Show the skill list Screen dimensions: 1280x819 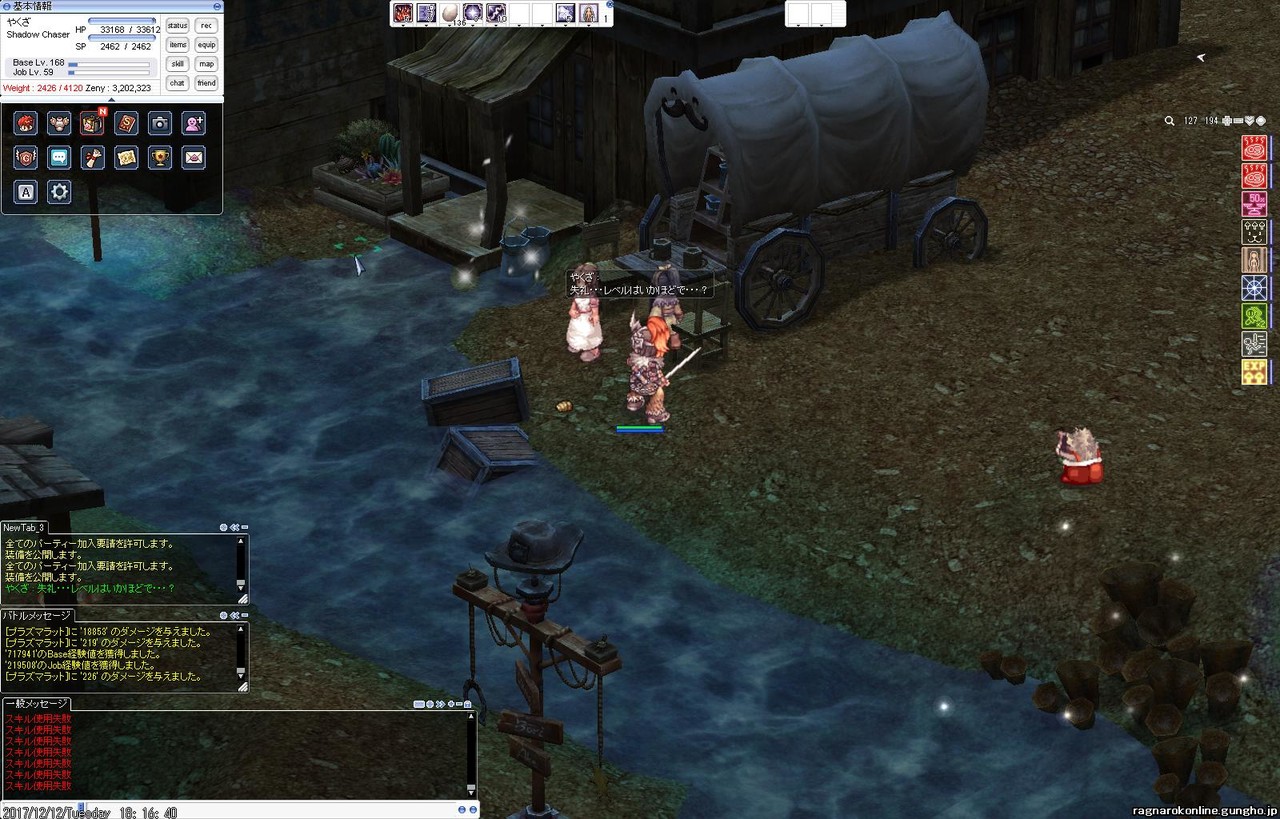[x=177, y=64]
